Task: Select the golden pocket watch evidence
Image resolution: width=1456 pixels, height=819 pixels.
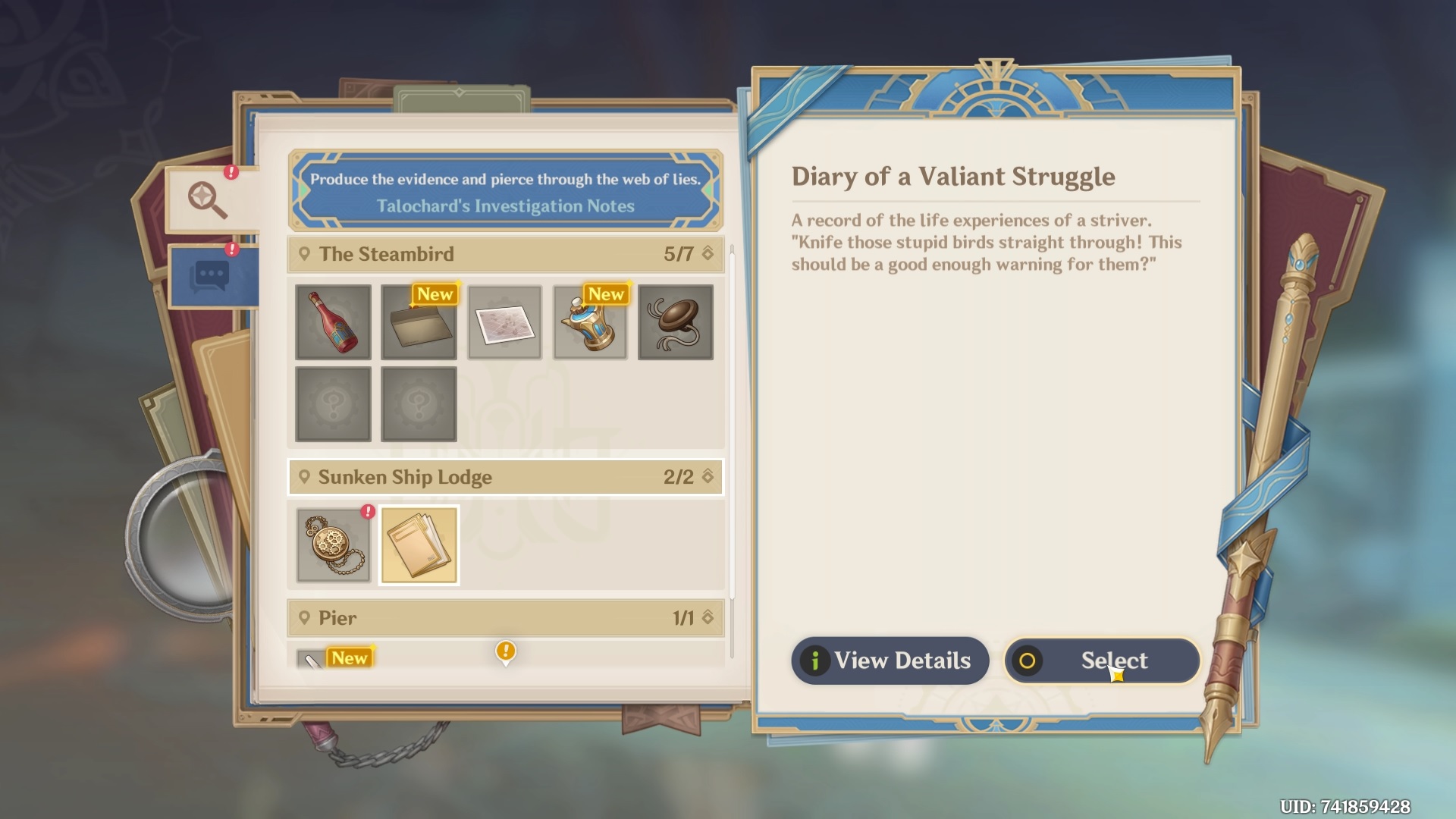Action: coord(333,545)
